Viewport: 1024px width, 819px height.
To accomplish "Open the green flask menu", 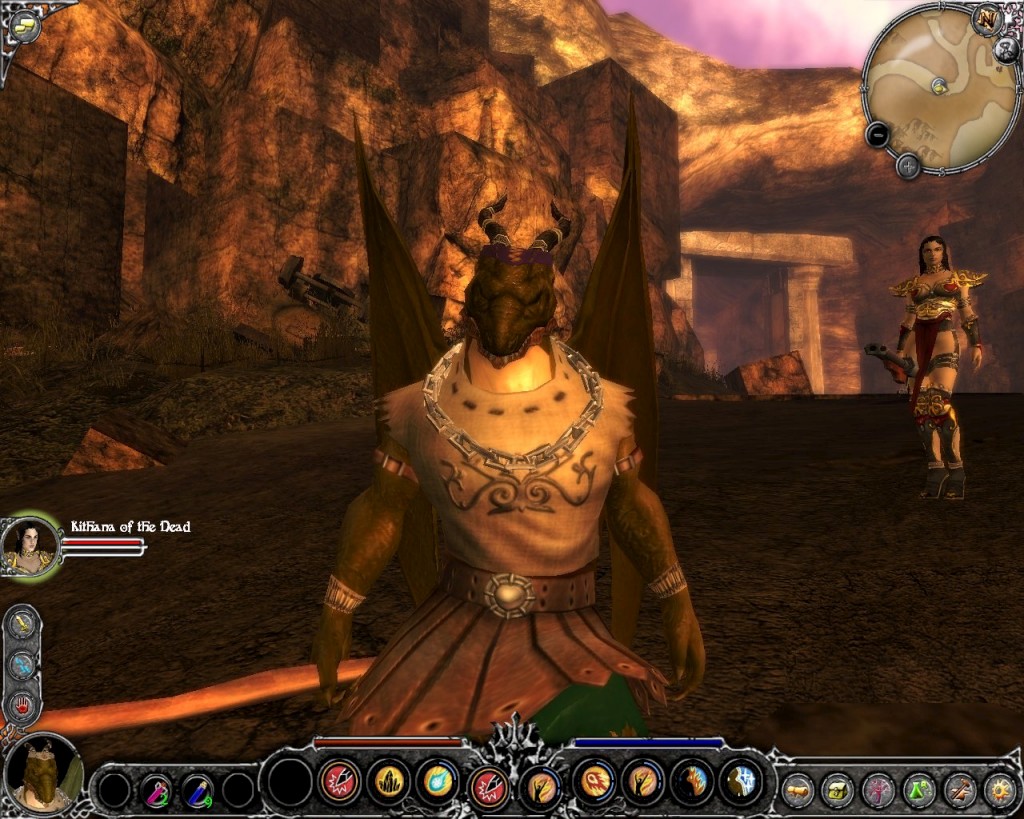I will click(x=919, y=790).
